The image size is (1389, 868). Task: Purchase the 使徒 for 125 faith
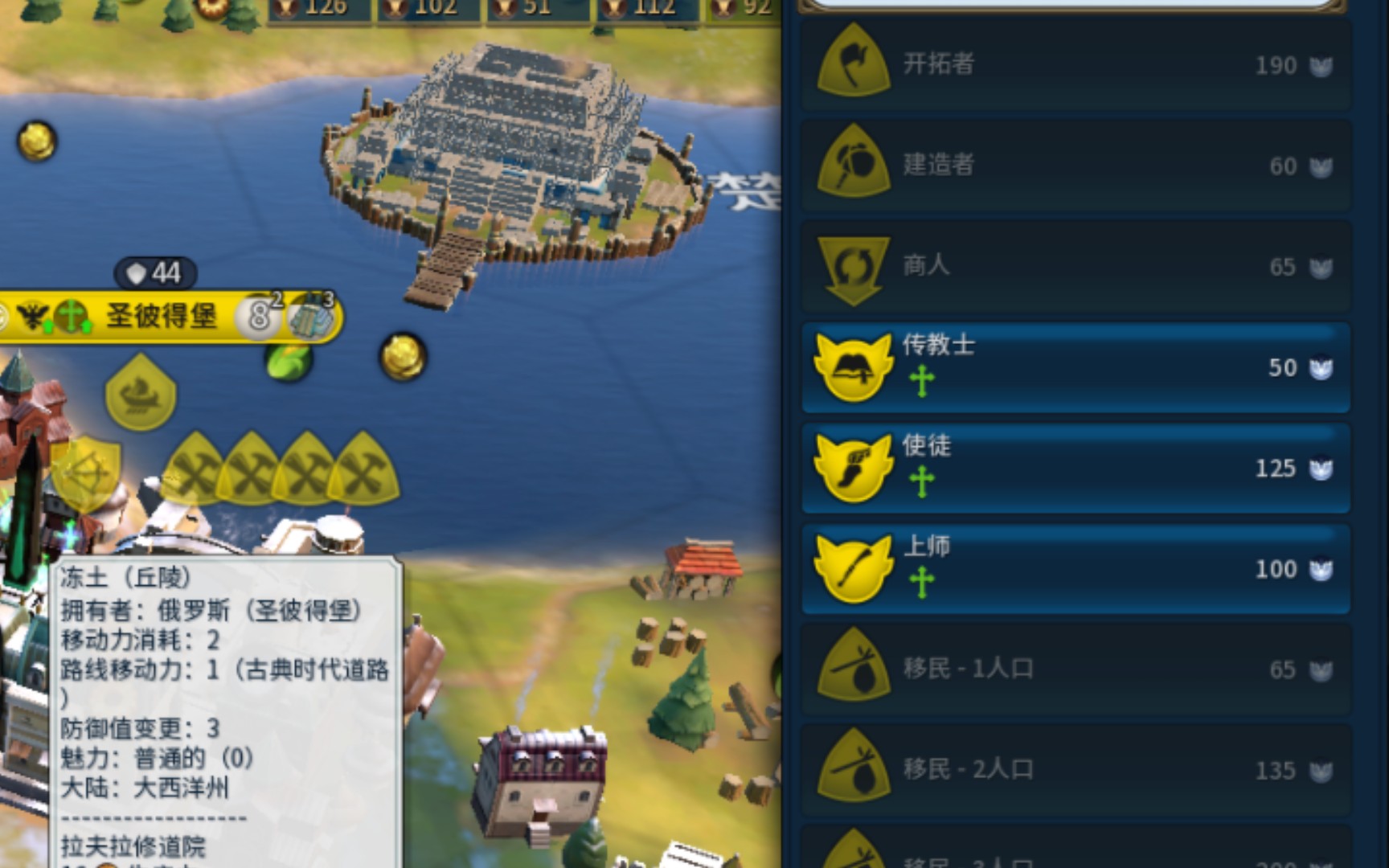1076,469
